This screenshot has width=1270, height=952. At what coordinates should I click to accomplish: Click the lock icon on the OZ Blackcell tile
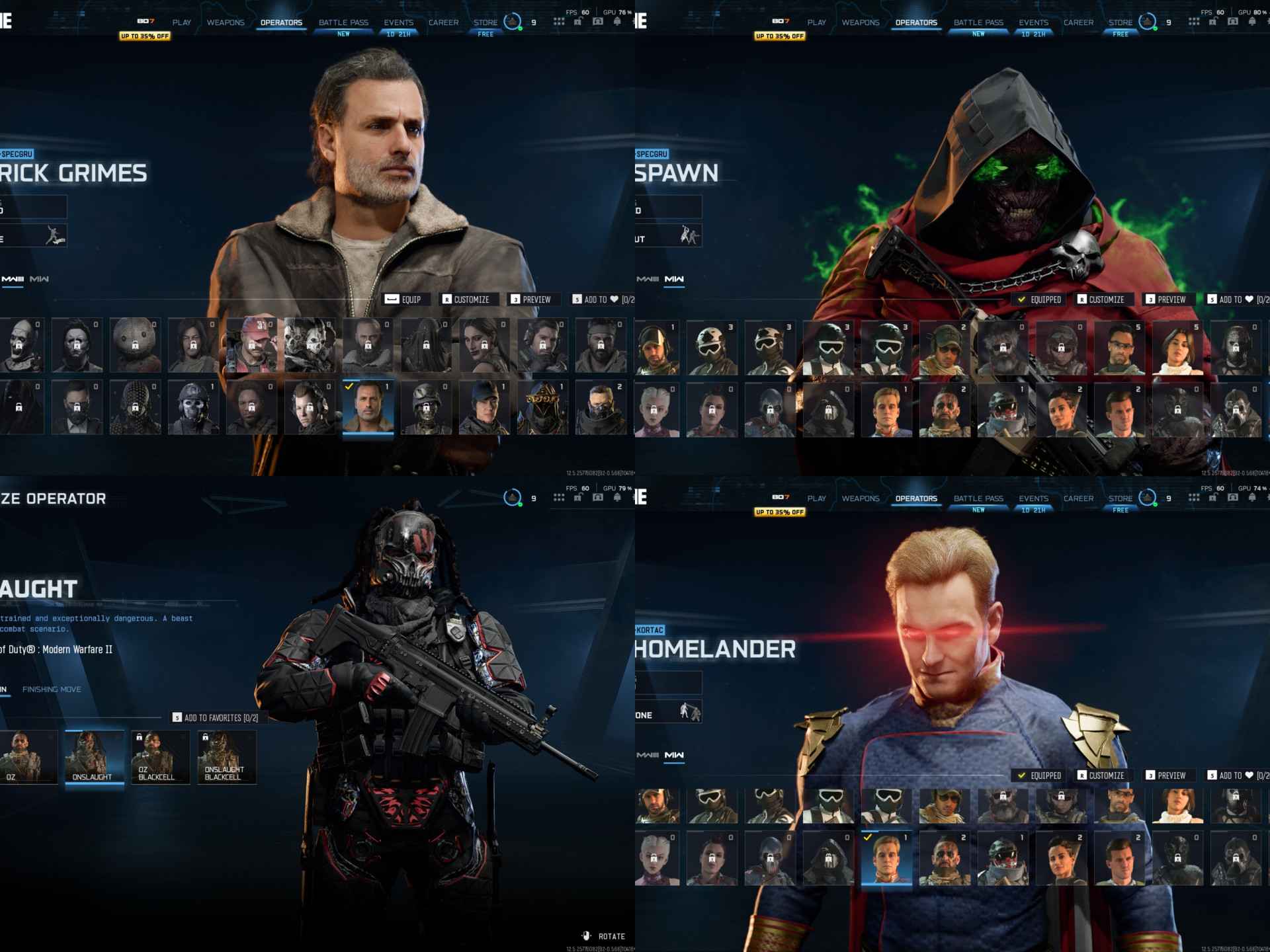(140, 736)
